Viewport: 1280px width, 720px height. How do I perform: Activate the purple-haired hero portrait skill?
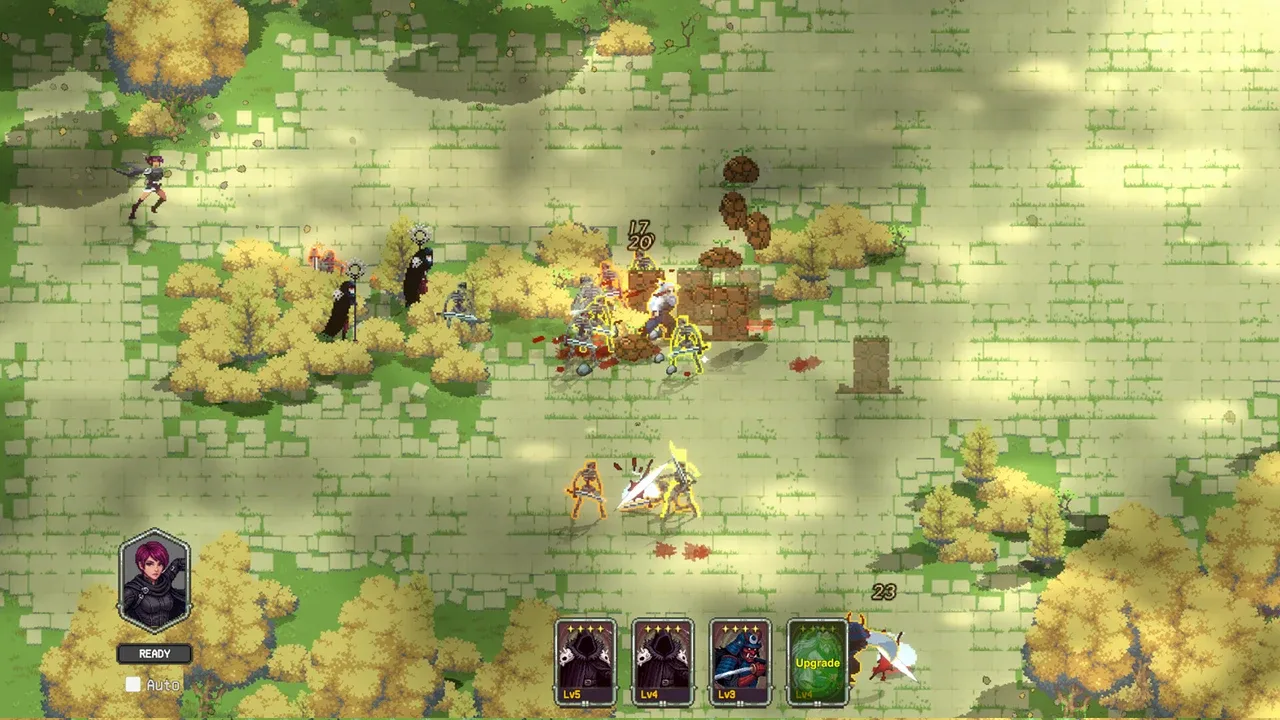point(155,581)
